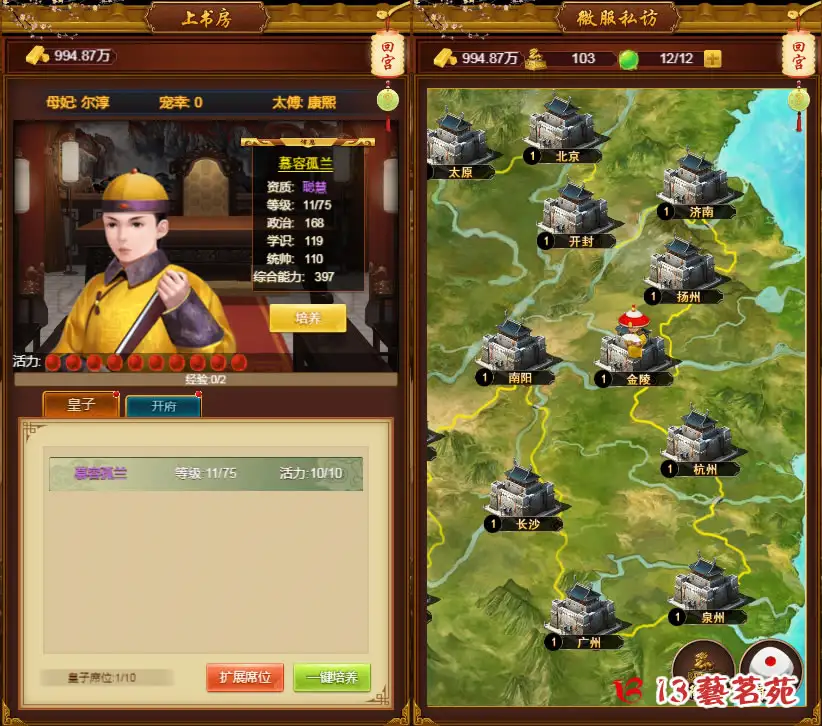
Task: Click the orange 扩展席位 button
Action: tap(245, 677)
